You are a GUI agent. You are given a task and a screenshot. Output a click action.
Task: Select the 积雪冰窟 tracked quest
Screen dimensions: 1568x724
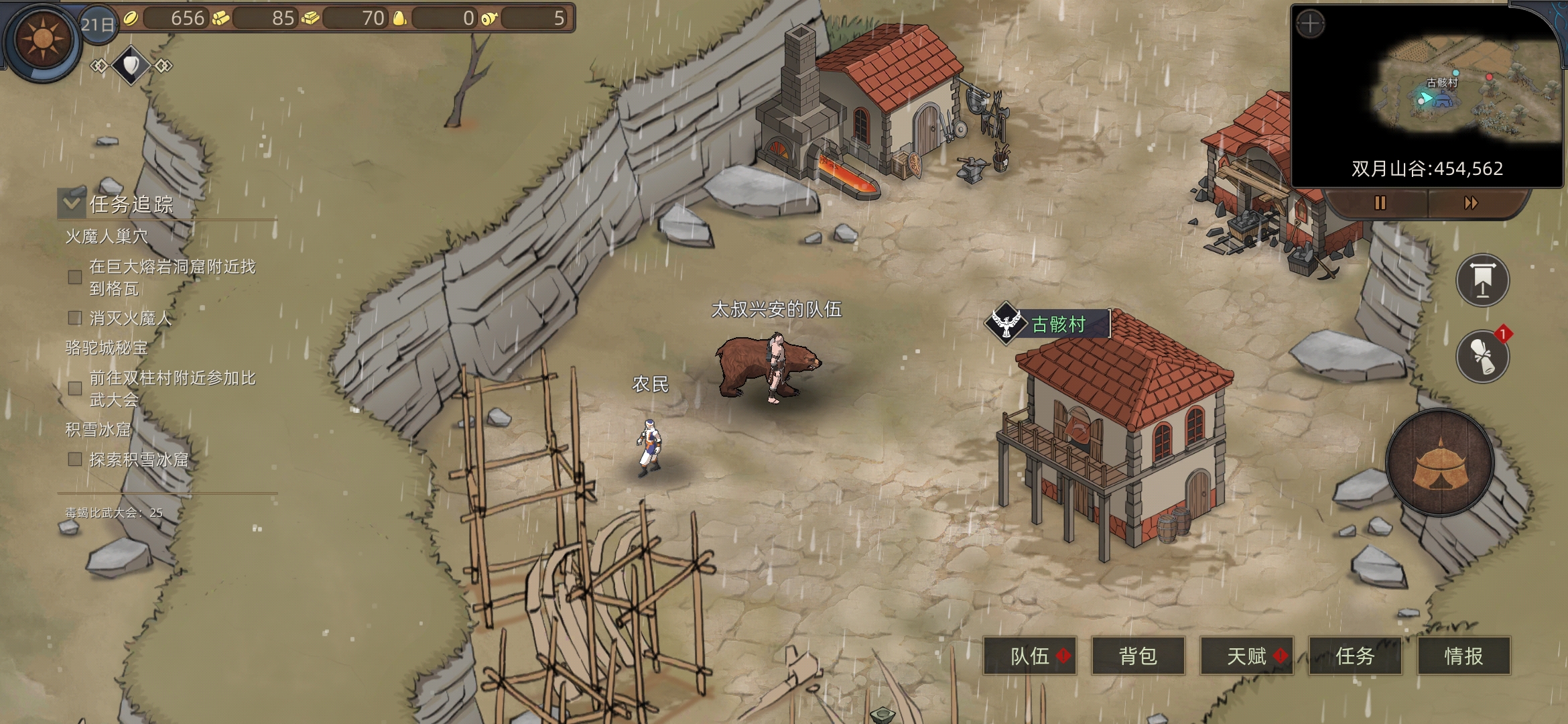pos(98,430)
